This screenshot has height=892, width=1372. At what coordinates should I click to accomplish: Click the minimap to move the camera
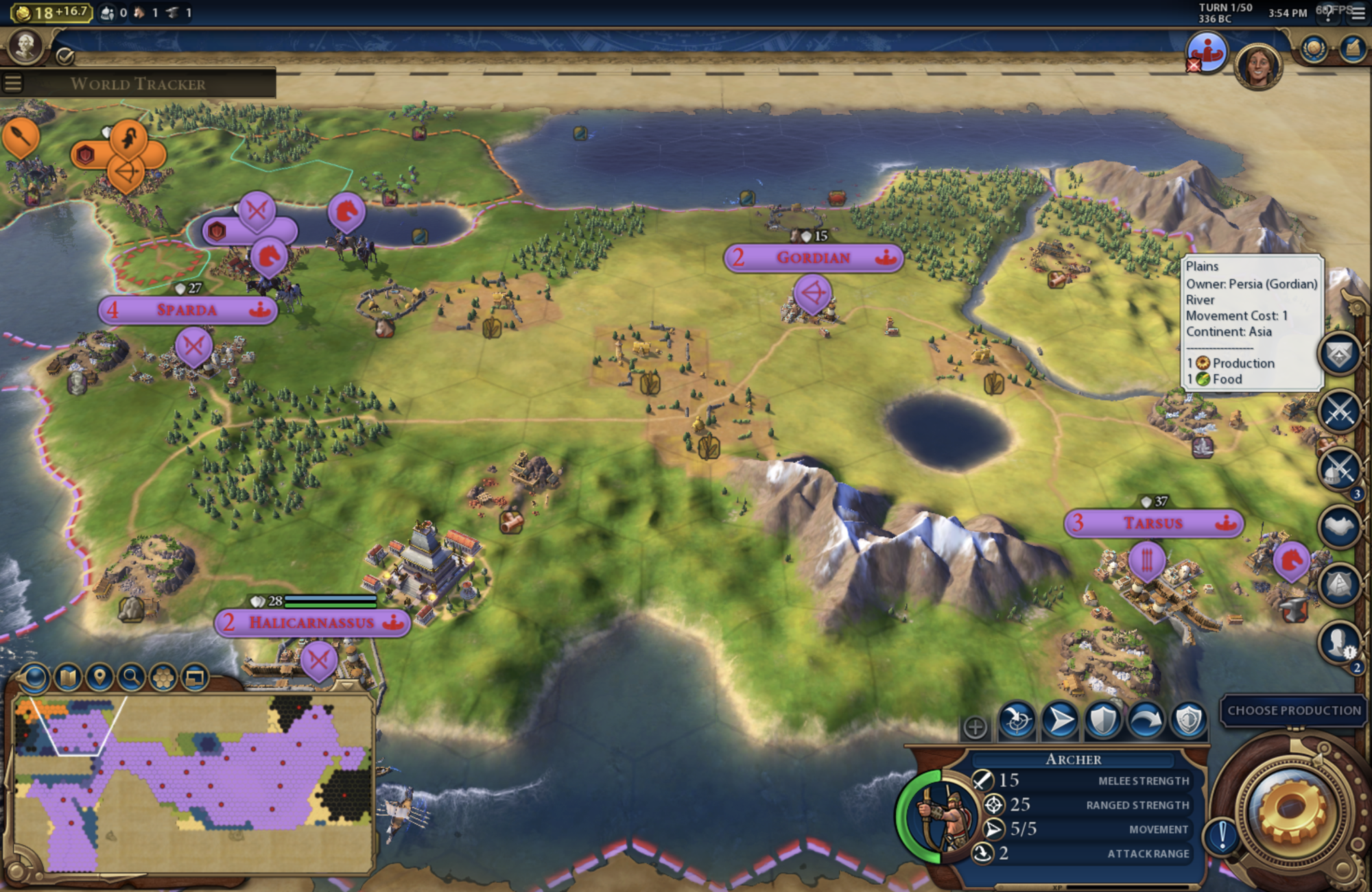click(x=192, y=782)
